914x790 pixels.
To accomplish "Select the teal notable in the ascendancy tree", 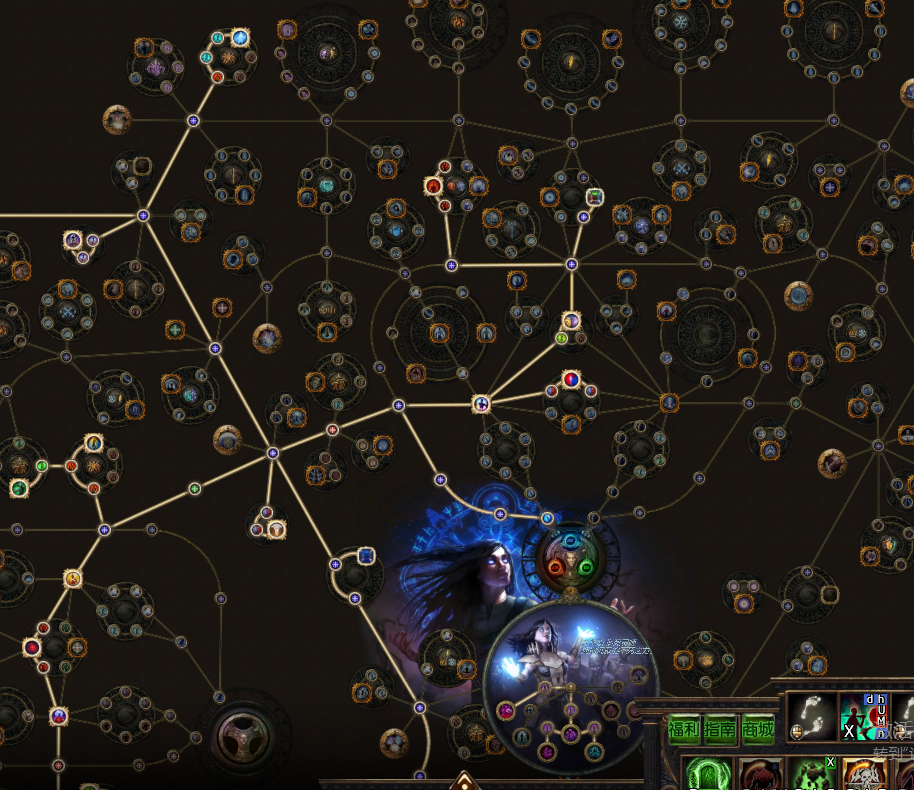I will [594, 750].
